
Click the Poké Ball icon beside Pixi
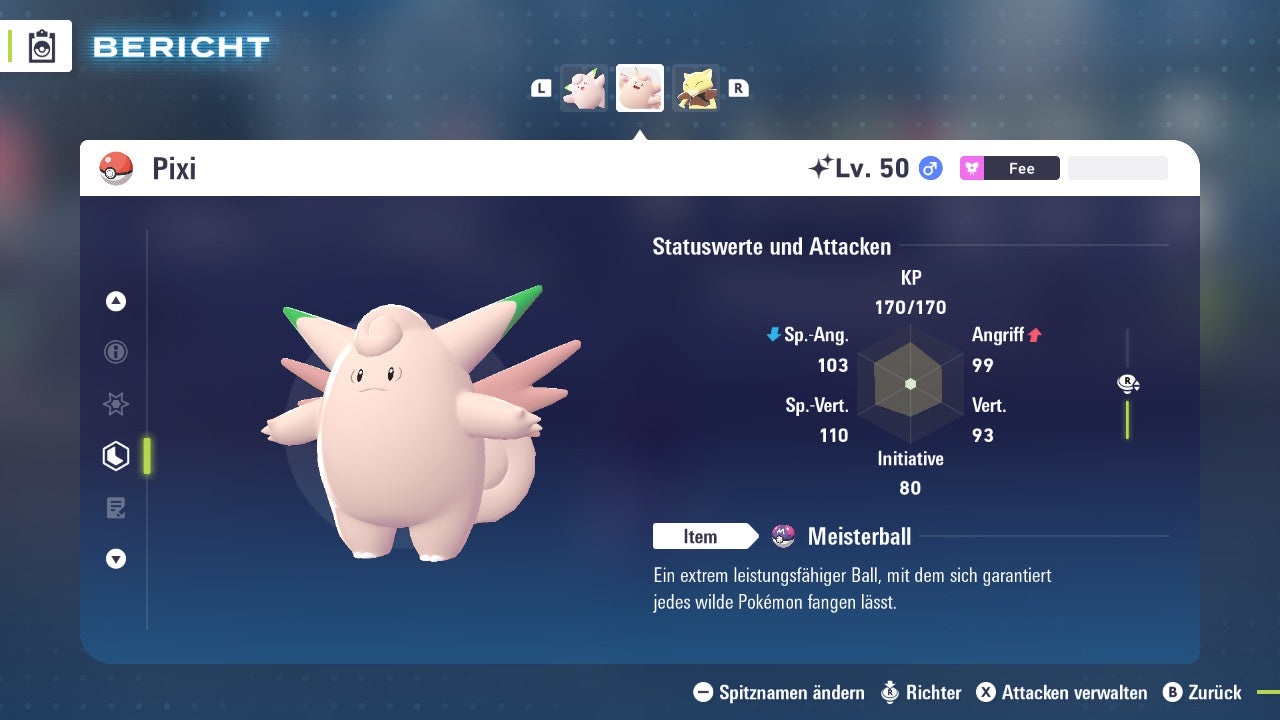point(117,168)
